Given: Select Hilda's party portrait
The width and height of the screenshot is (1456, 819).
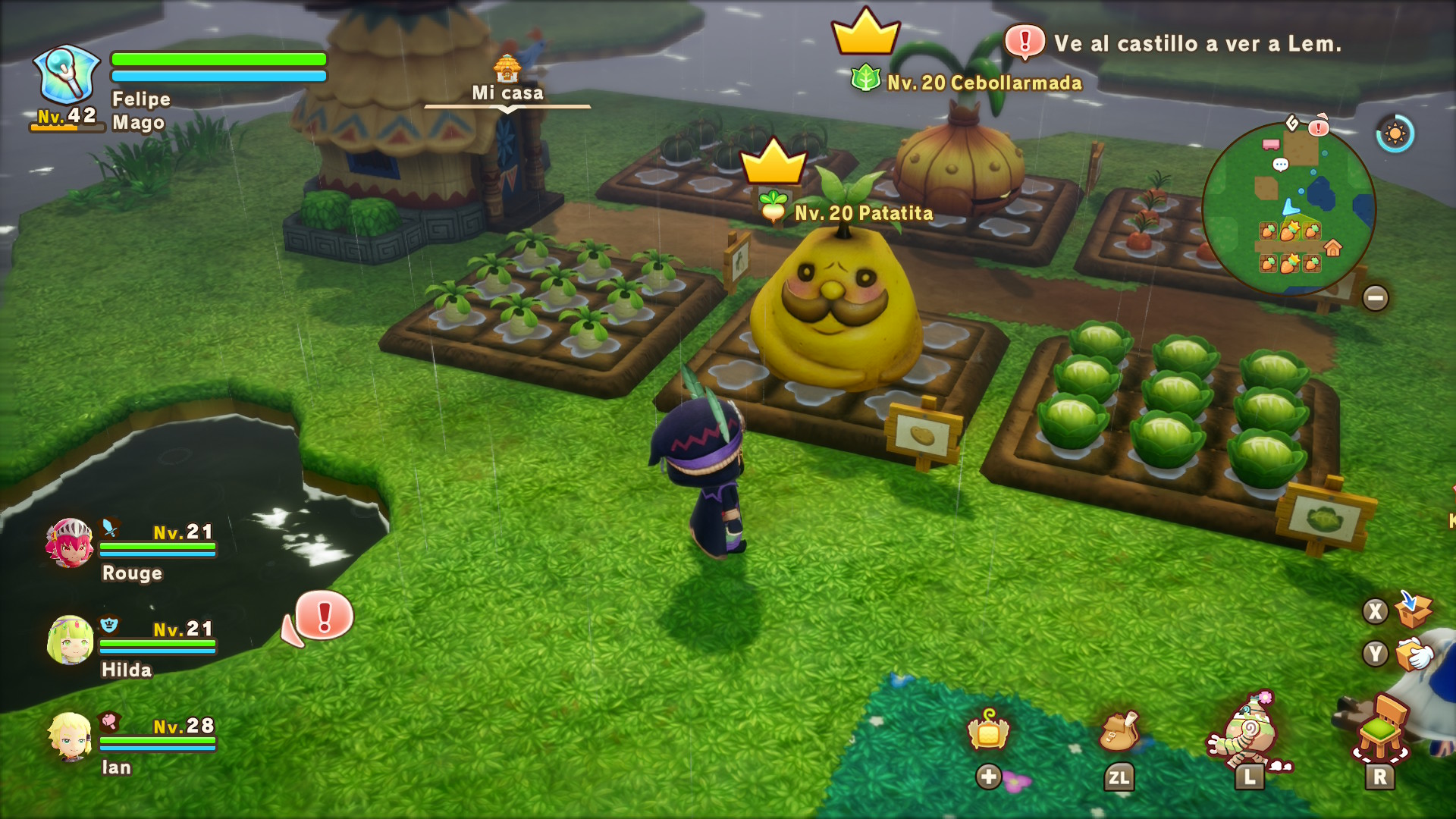Looking at the screenshot, I should pyautogui.click(x=71, y=640).
